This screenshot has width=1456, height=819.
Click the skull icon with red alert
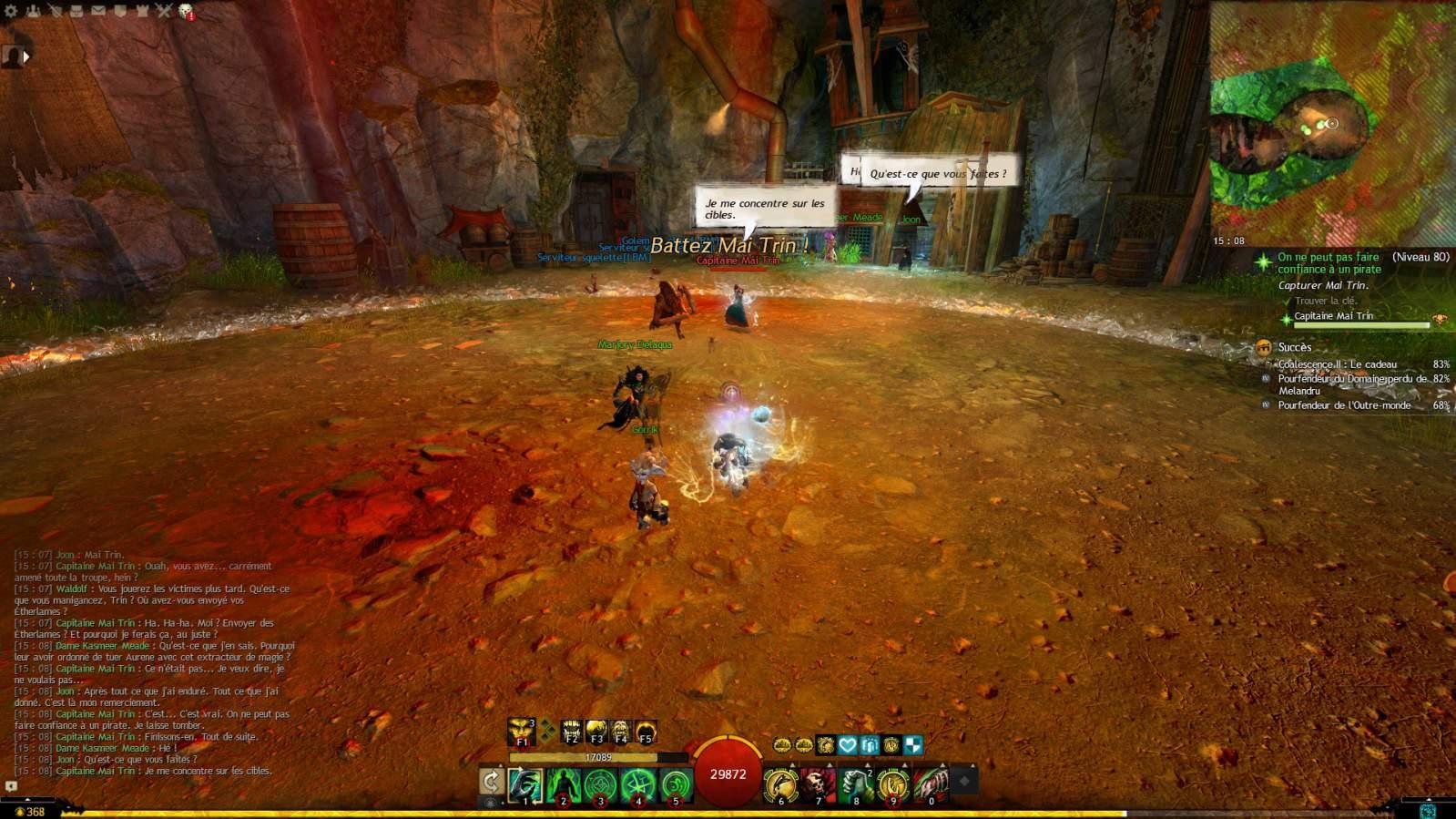[x=186, y=11]
